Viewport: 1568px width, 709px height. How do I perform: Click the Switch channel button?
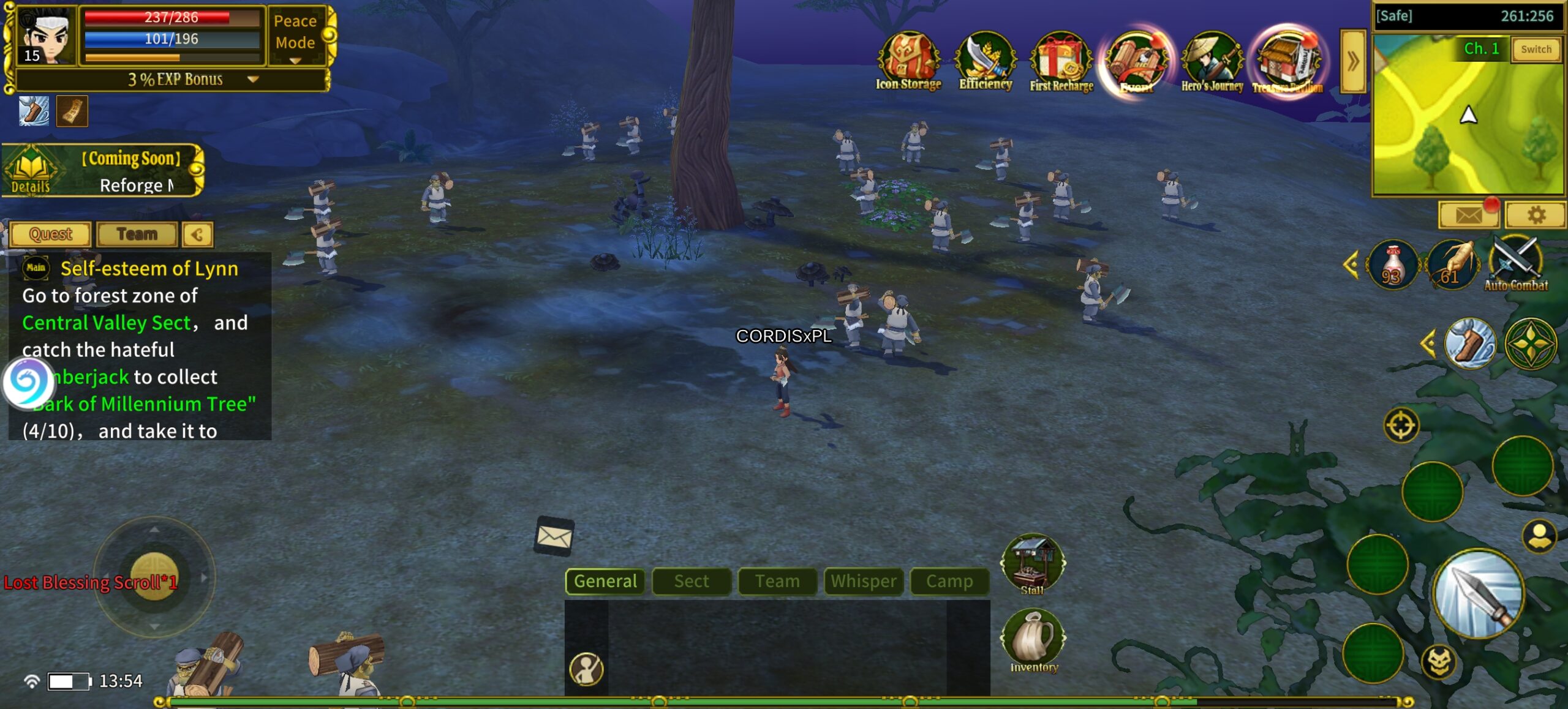click(x=1536, y=50)
